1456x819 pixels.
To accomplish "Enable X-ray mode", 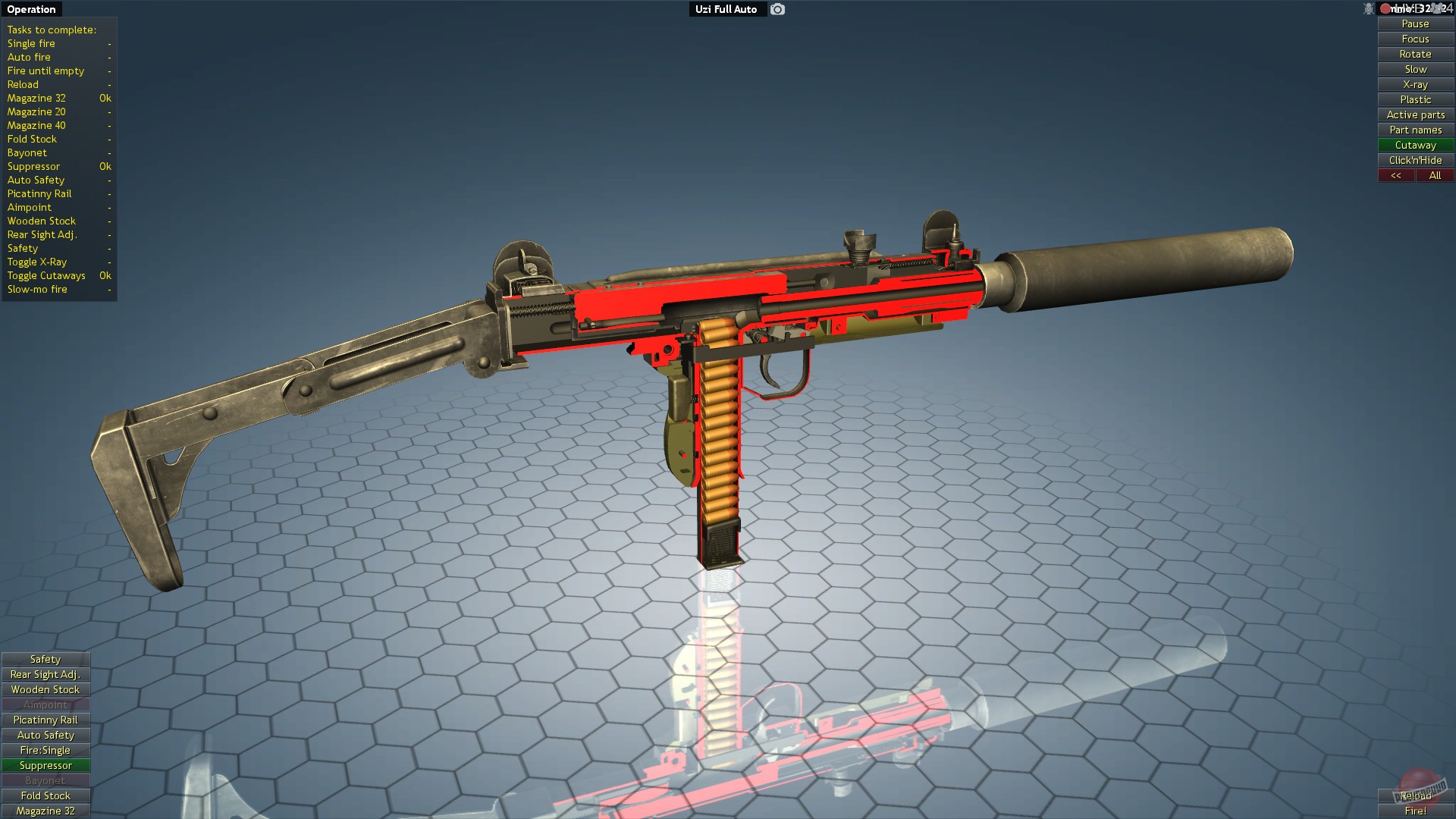I will [x=1414, y=84].
